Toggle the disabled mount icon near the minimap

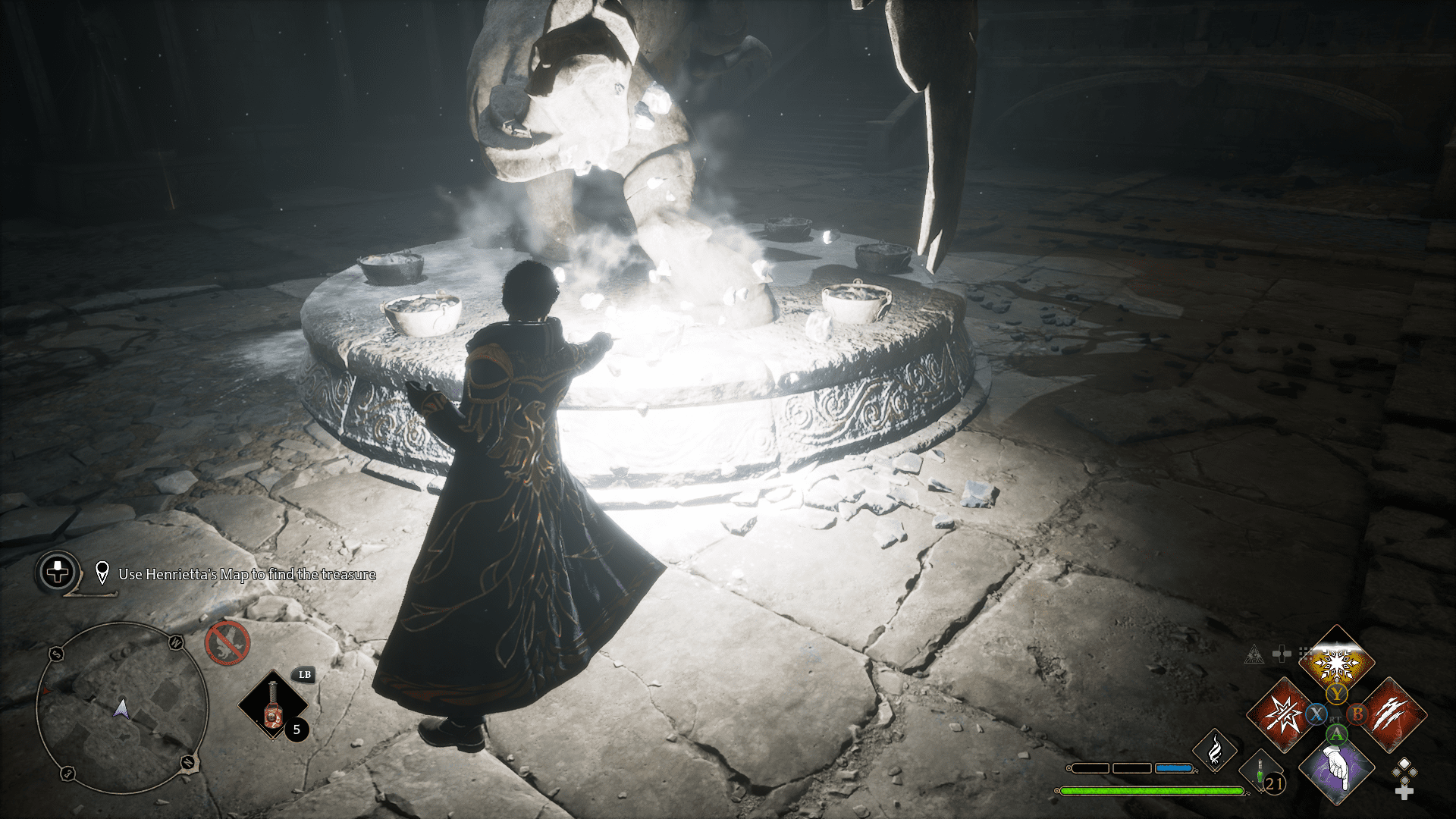click(x=227, y=643)
